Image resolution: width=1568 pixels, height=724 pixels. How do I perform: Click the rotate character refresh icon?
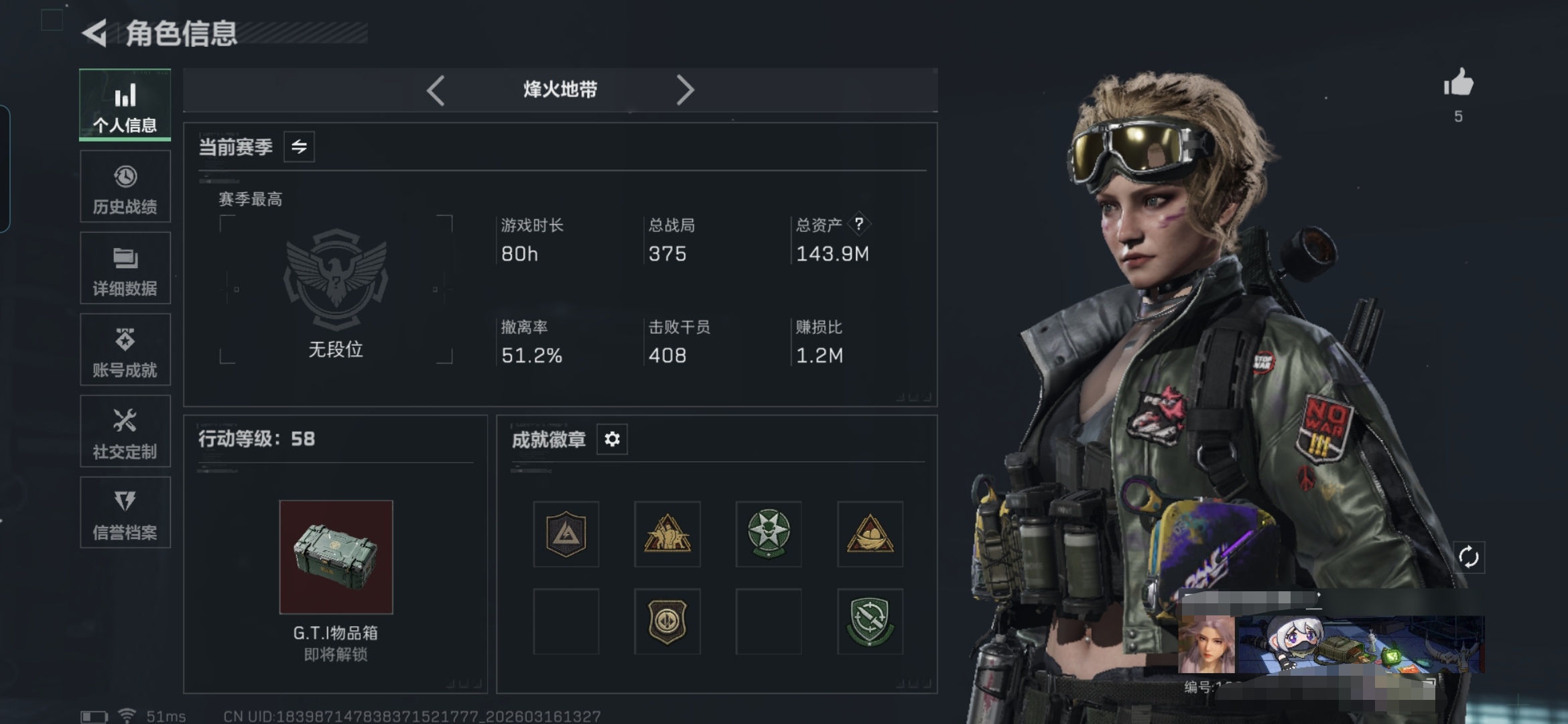click(x=1468, y=557)
